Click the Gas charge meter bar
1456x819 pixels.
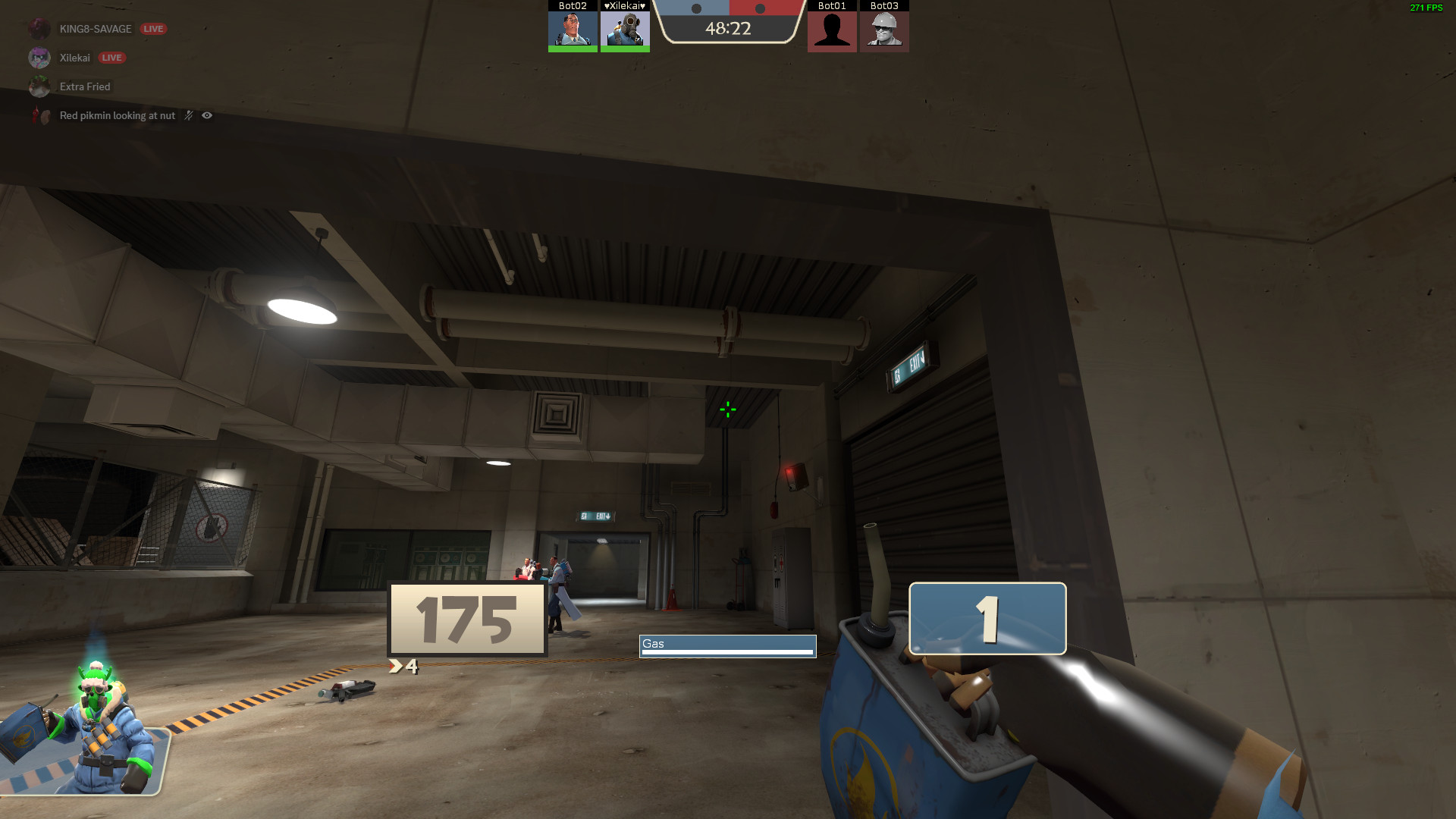[728, 645]
